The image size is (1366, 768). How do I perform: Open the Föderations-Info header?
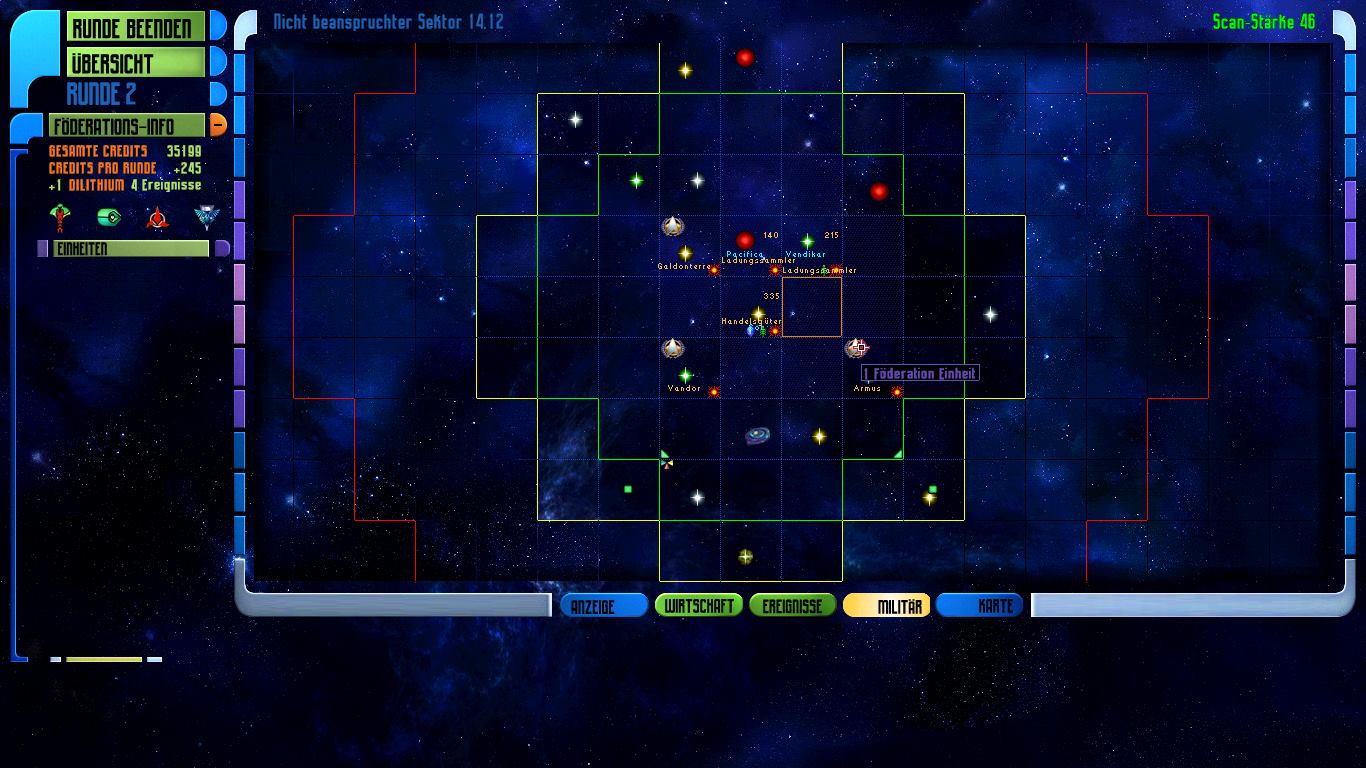click(x=126, y=126)
